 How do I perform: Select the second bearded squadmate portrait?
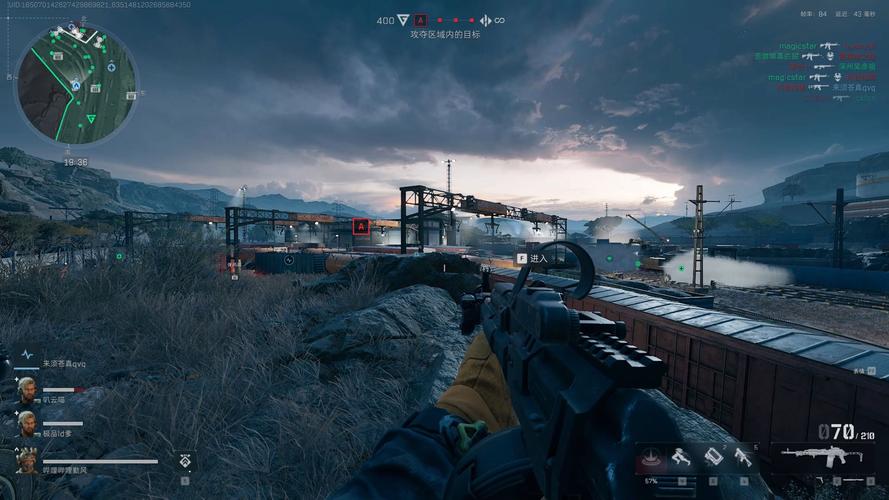click(x=25, y=422)
